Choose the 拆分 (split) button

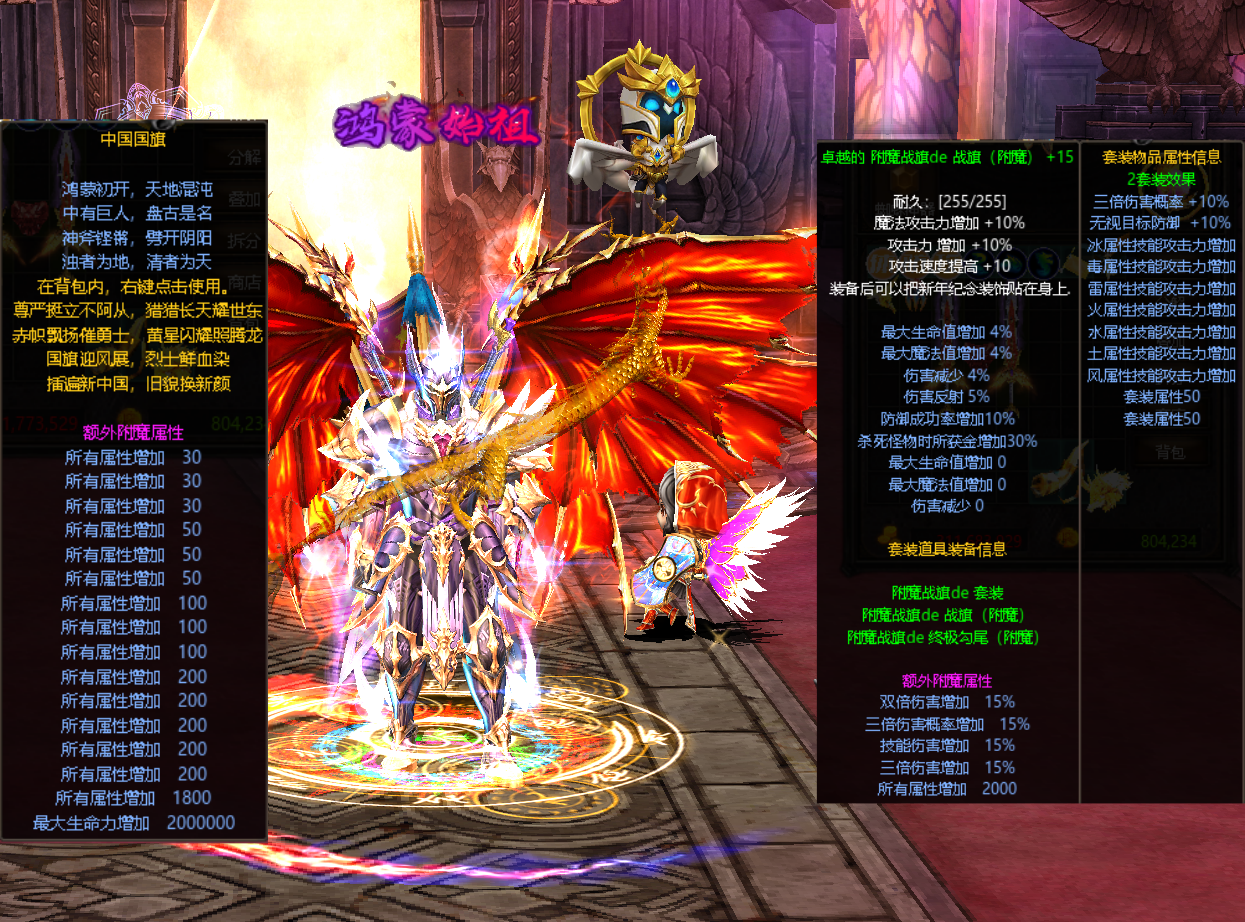tap(245, 241)
